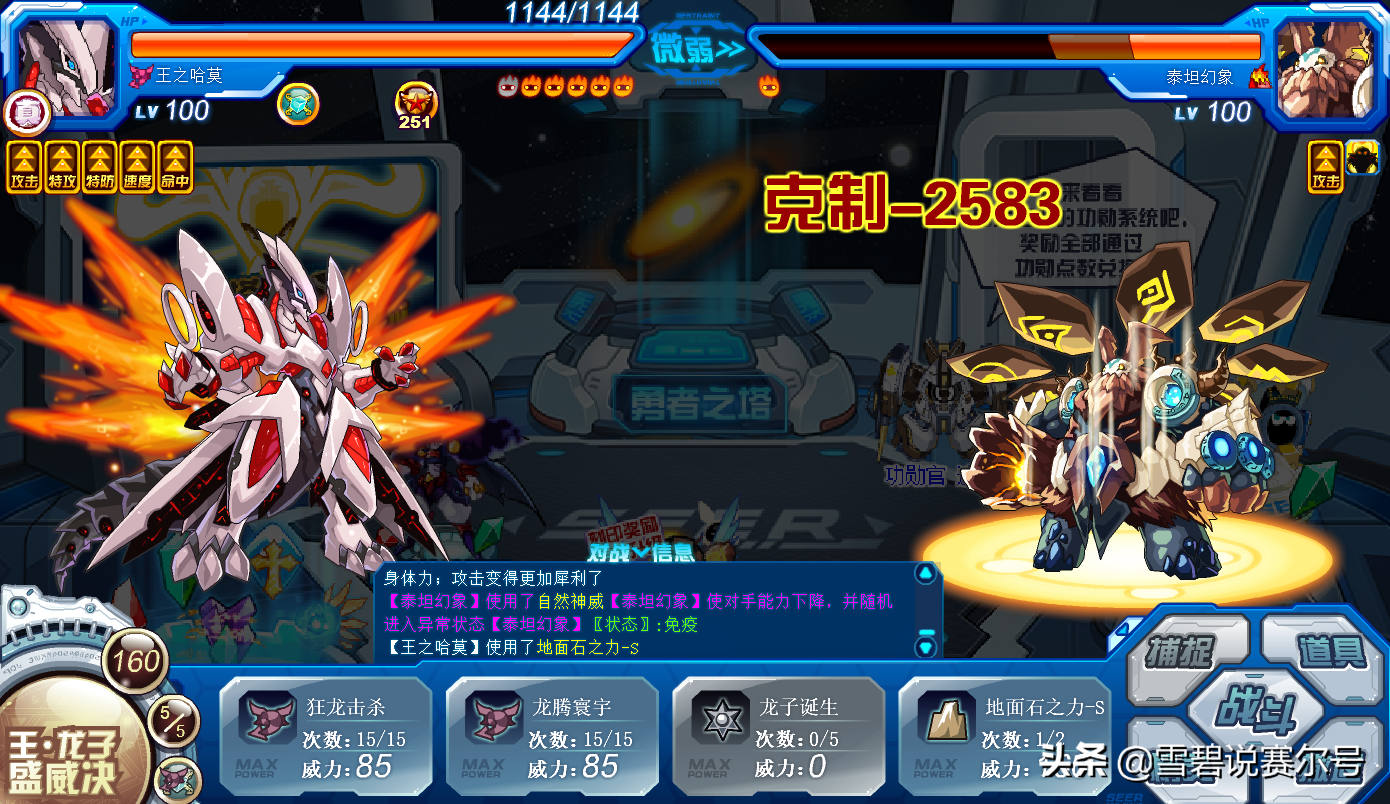Use the 狂龙击杀 skill
1390x804 pixels.
326,735
